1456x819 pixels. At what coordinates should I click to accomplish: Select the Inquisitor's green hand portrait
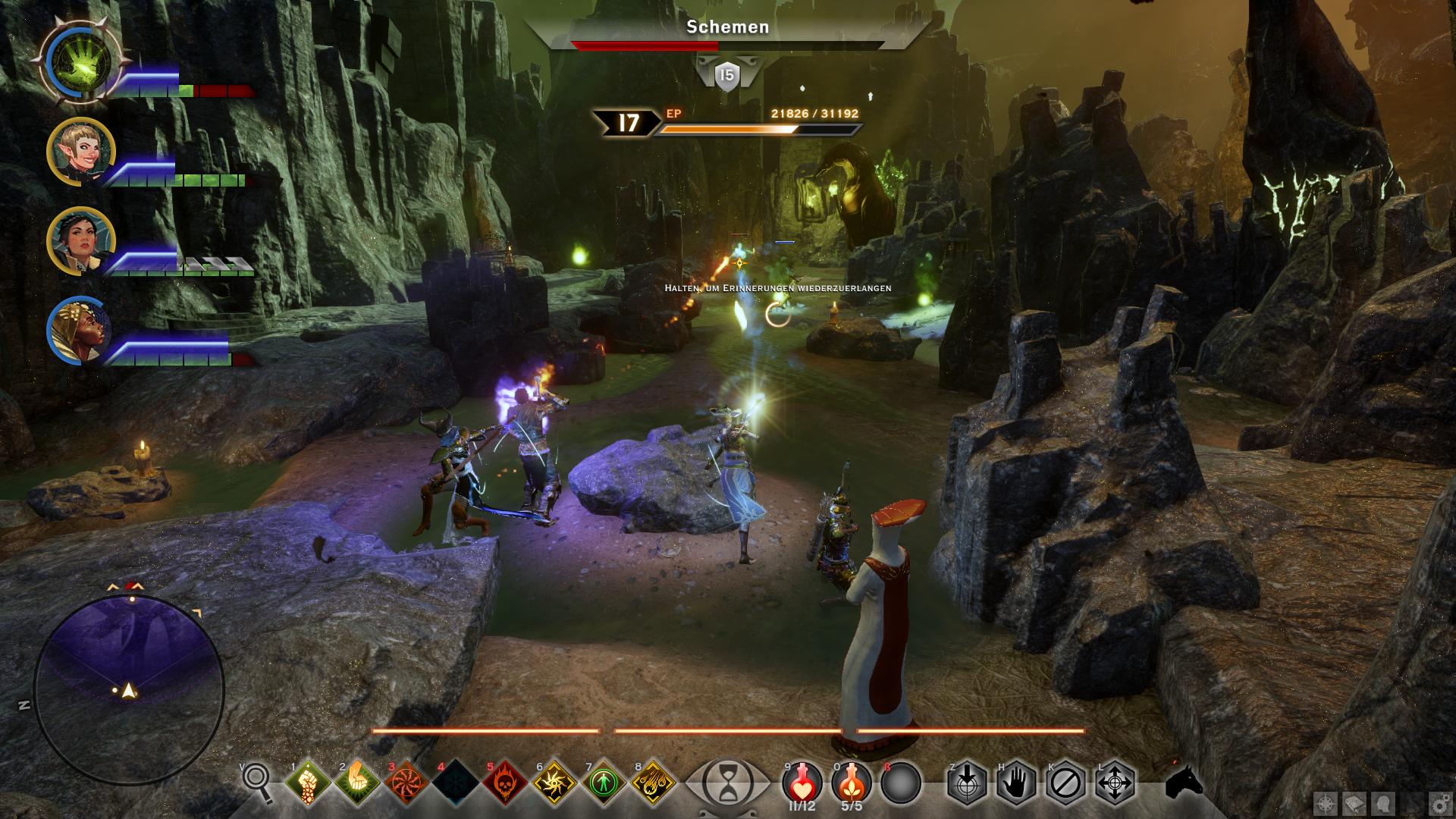click(x=81, y=61)
